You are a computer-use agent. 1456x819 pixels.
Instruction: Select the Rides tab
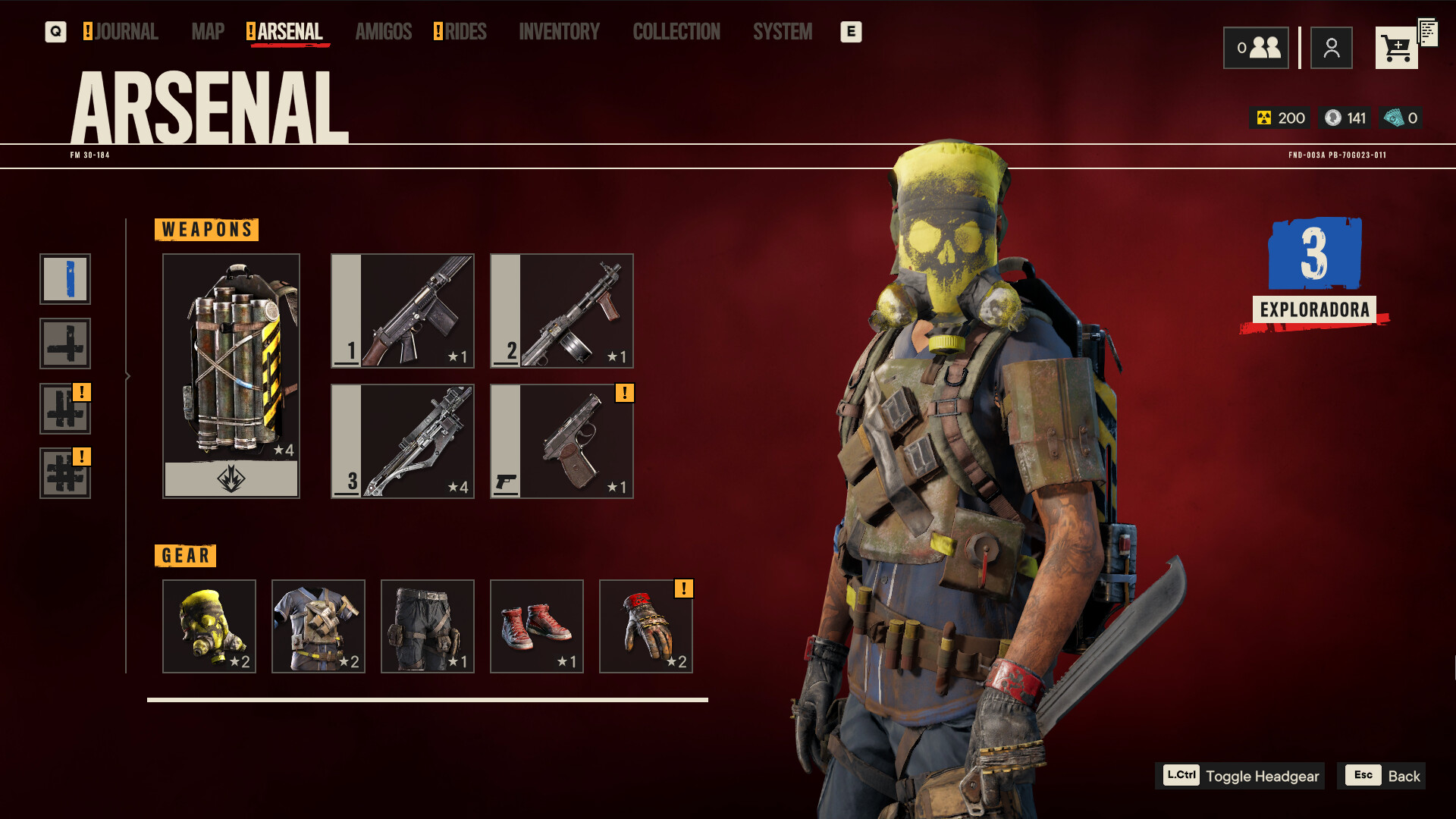coord(464,32)
